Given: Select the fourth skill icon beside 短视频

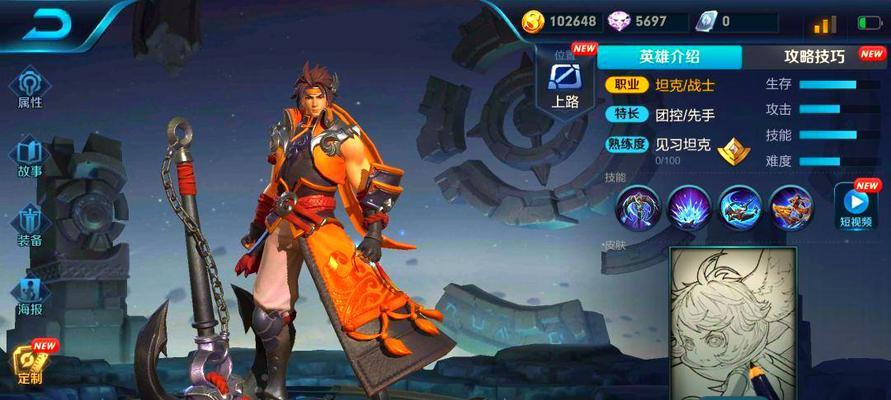Looking at the screenshot, I should tap(791, 206).
